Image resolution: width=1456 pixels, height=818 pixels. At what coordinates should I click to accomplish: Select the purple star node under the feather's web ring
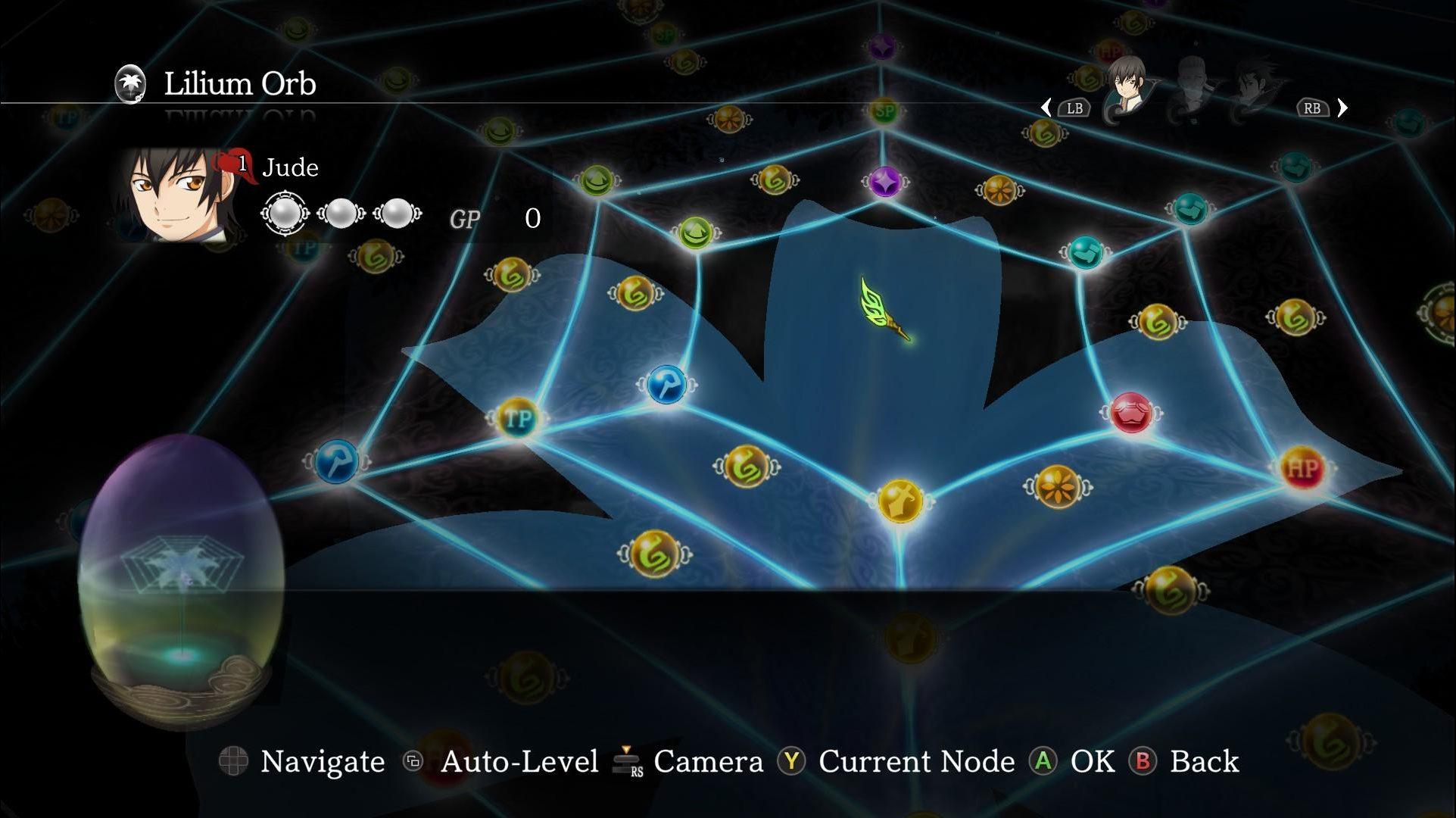[x=884, y=182]
